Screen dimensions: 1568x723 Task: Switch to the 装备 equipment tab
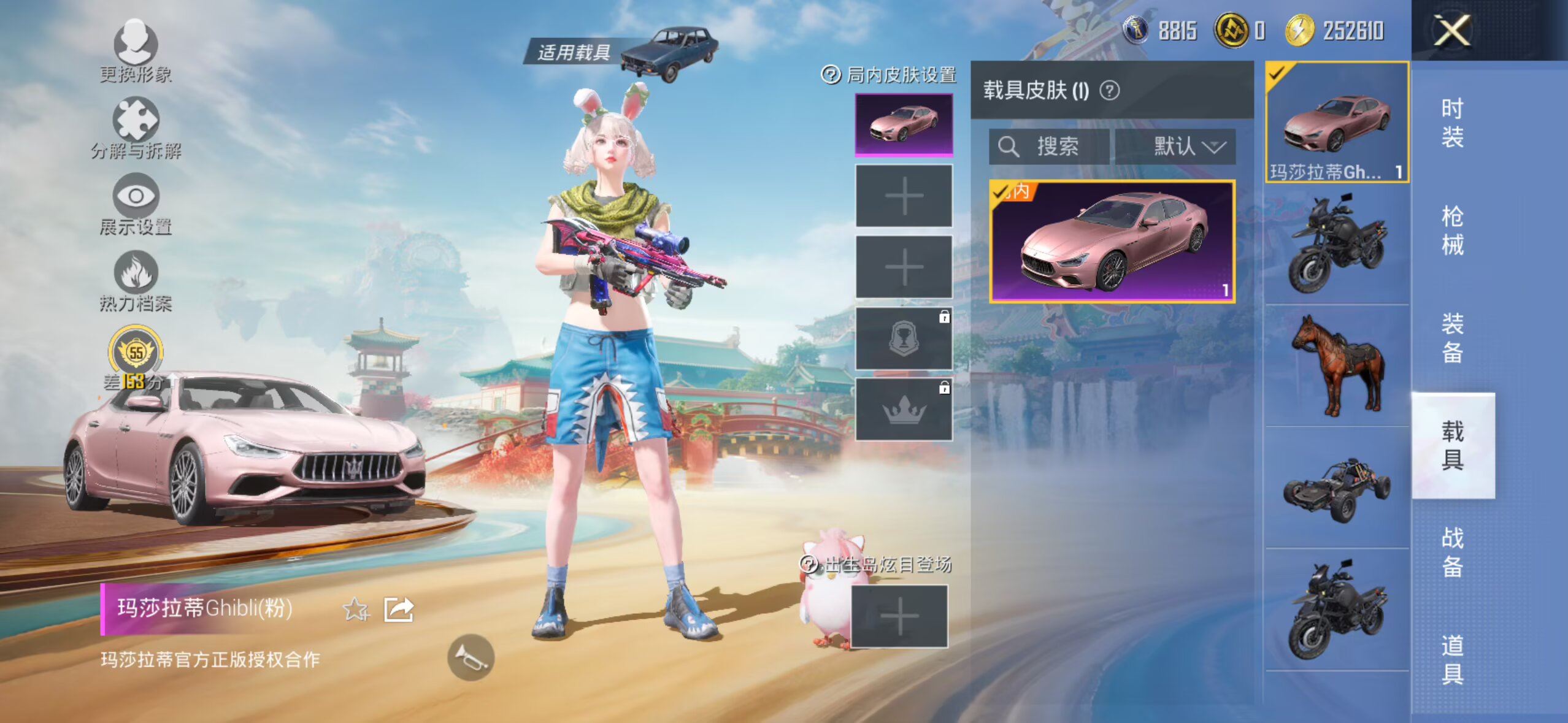tap(1452, 338)
